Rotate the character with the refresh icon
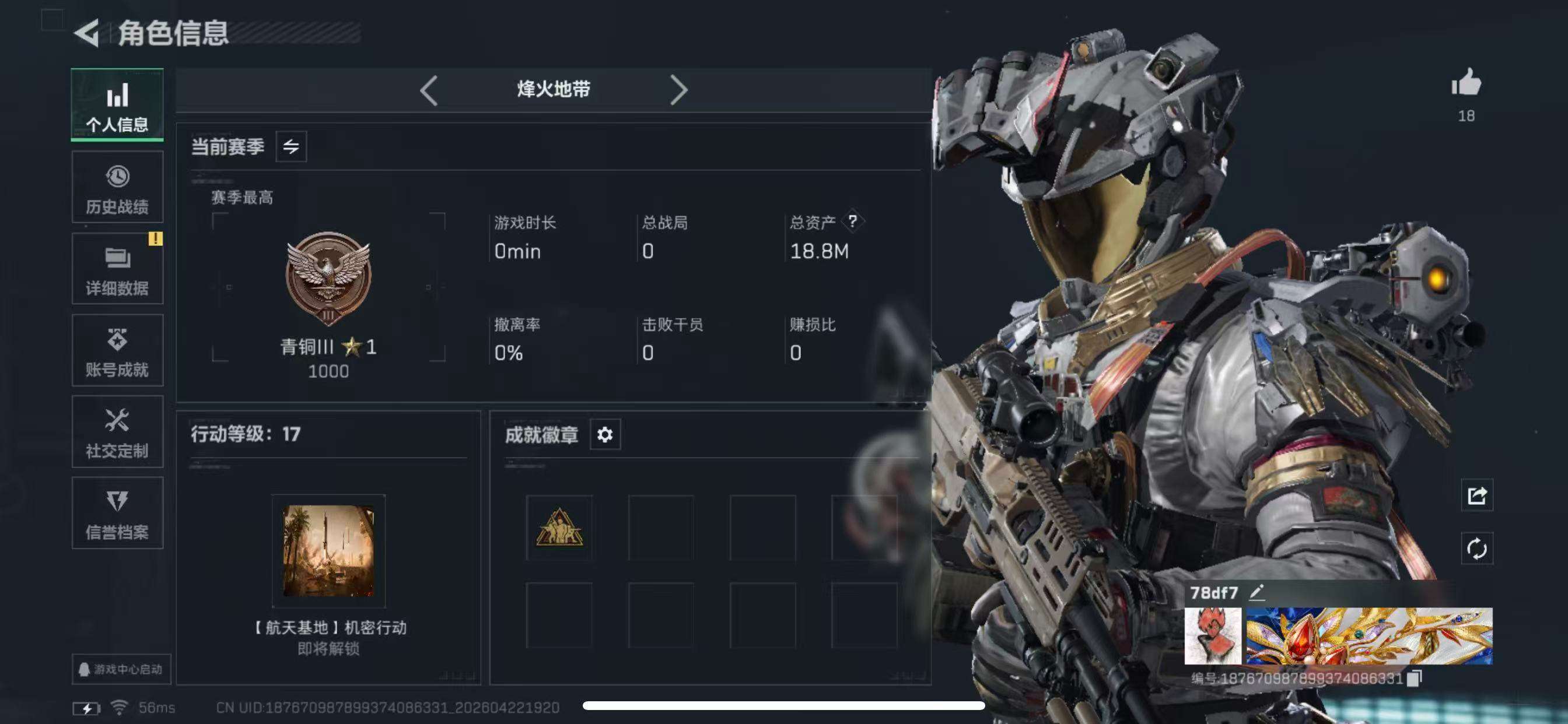Viewport: 1568px width, 724px height. tap(1476, 549)
